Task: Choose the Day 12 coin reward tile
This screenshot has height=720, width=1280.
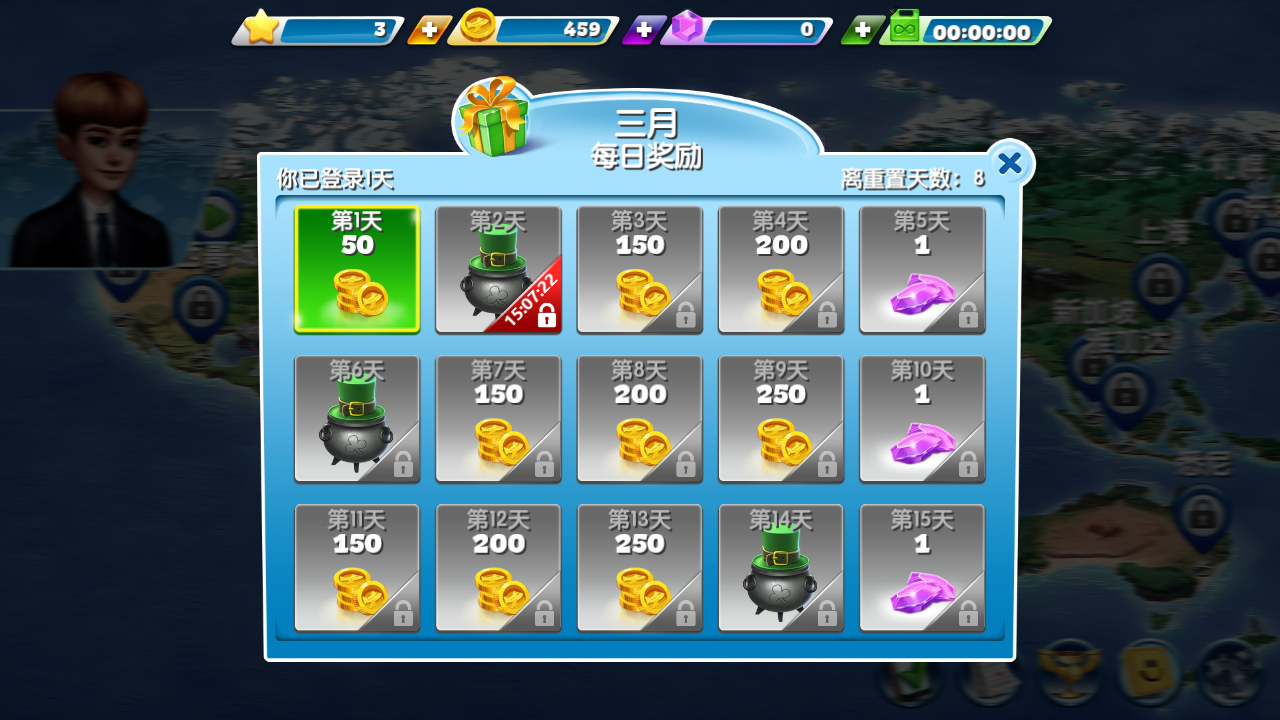Action: [498, 567]
